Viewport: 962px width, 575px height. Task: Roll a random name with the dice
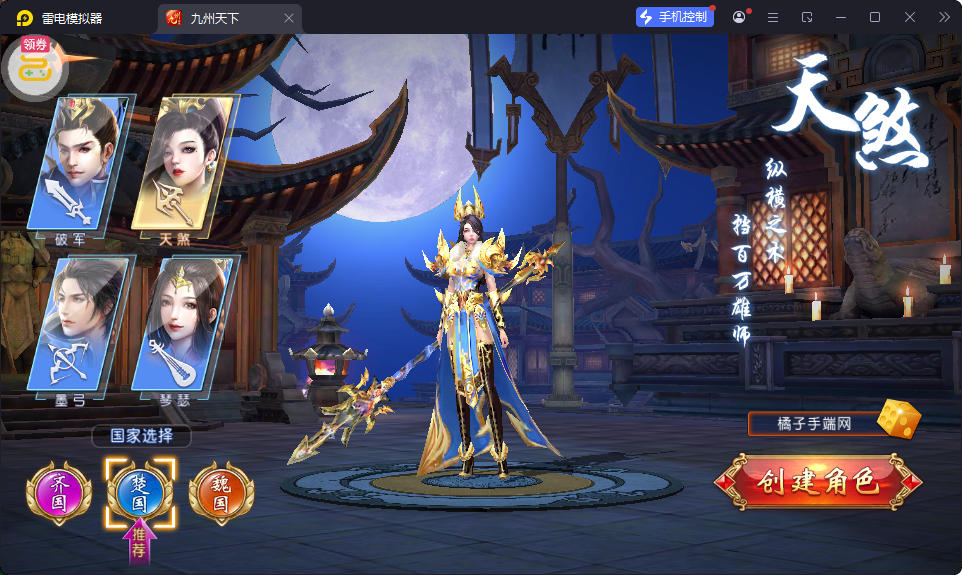pos(898,420)
